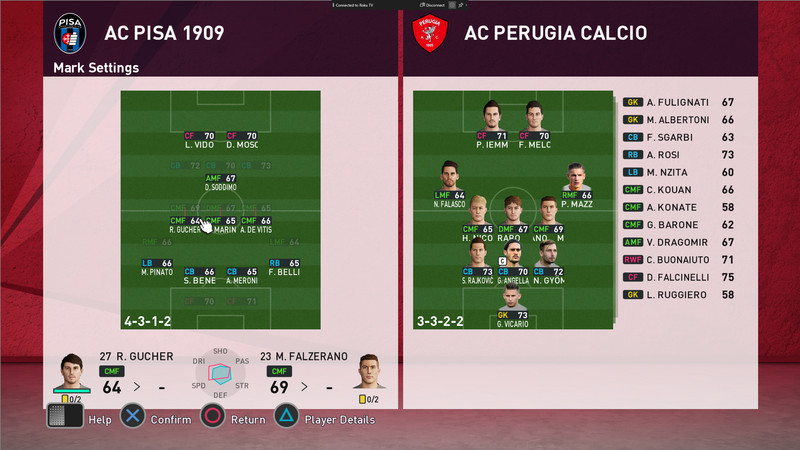Select striker L. Vido on Pisa pitch
The width and height of the screenshot is (800, 450).
point(198,139)
